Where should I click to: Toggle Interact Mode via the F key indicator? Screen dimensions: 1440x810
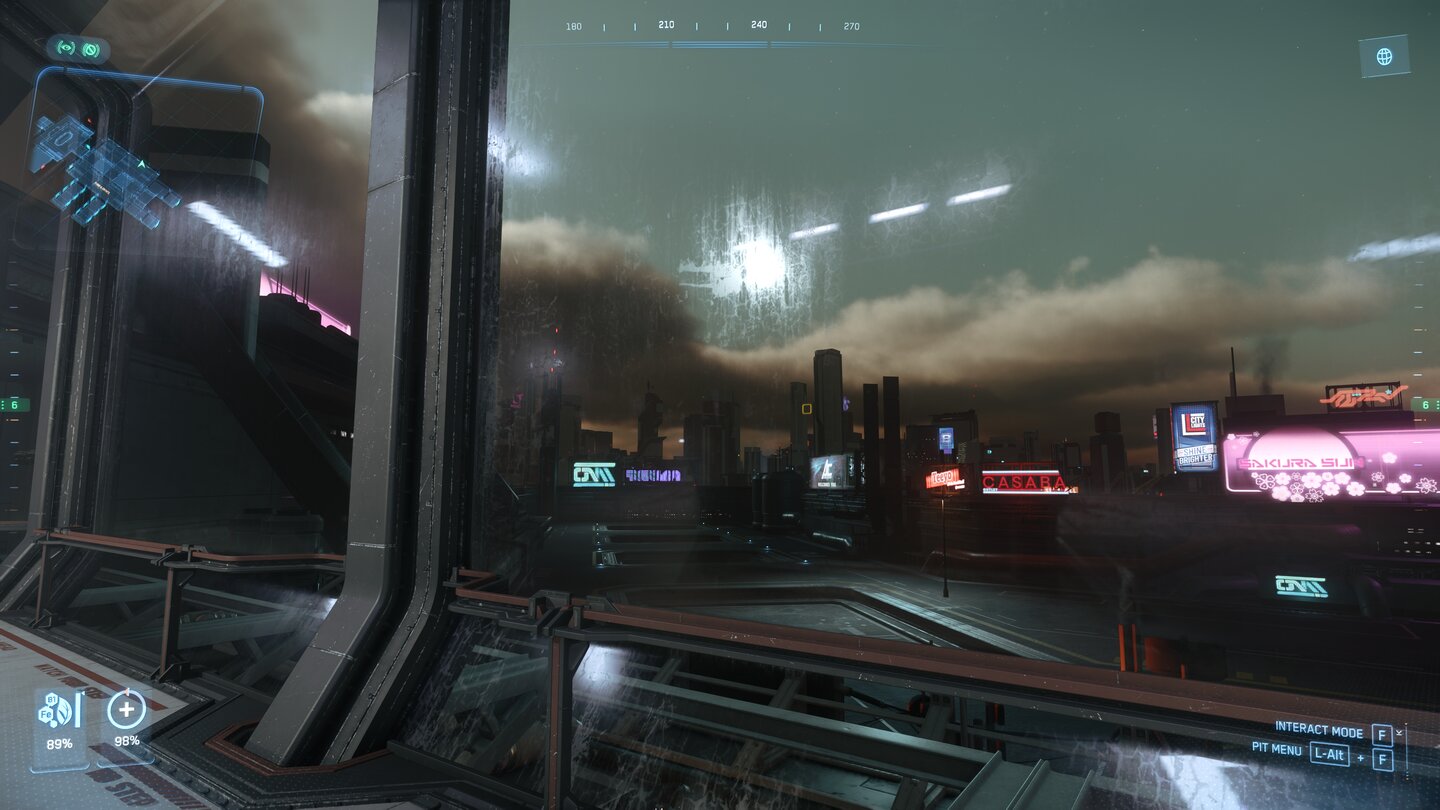tap(1382, 734)
